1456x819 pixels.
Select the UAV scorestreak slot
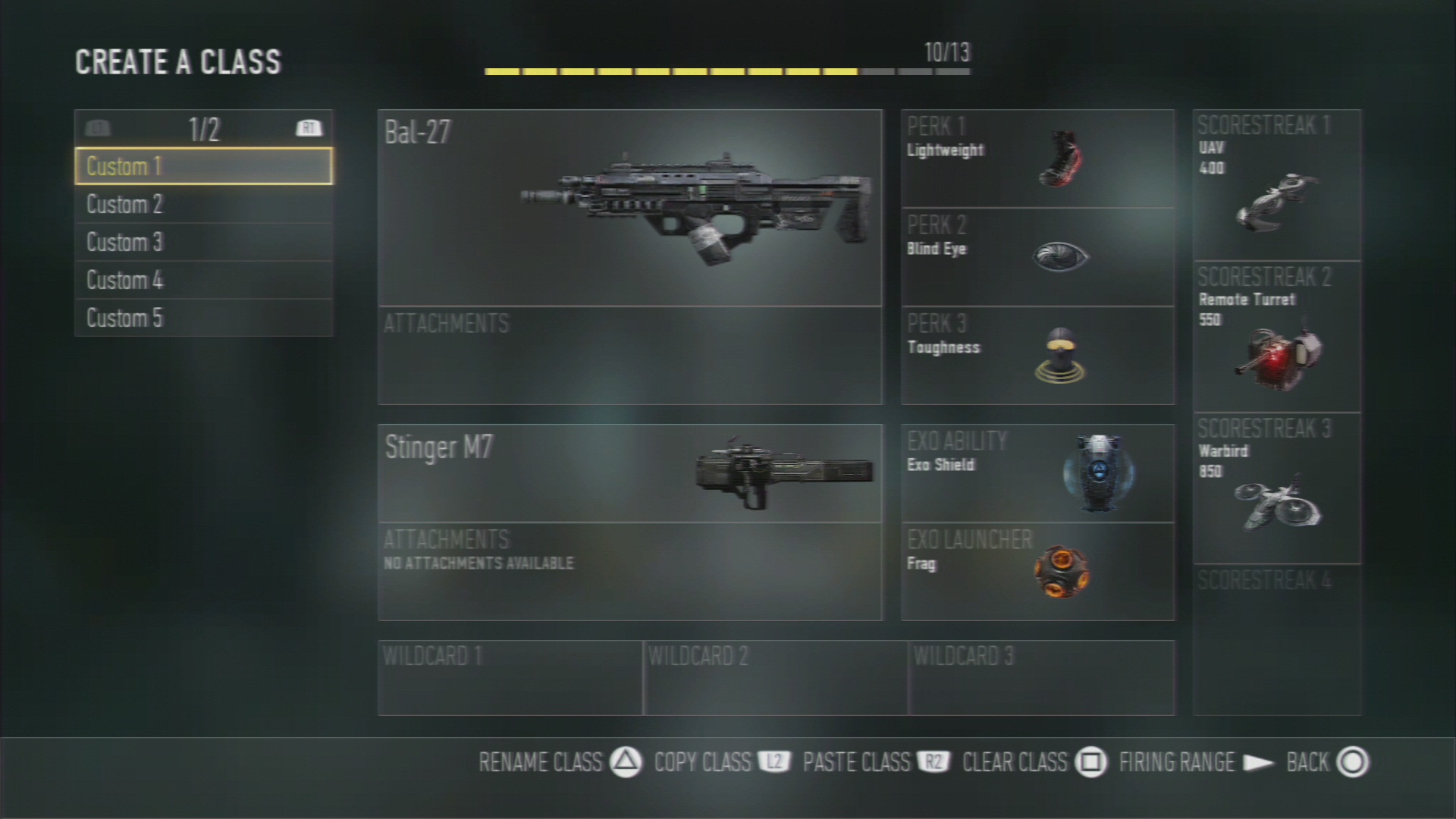[x=1277, y=185]
